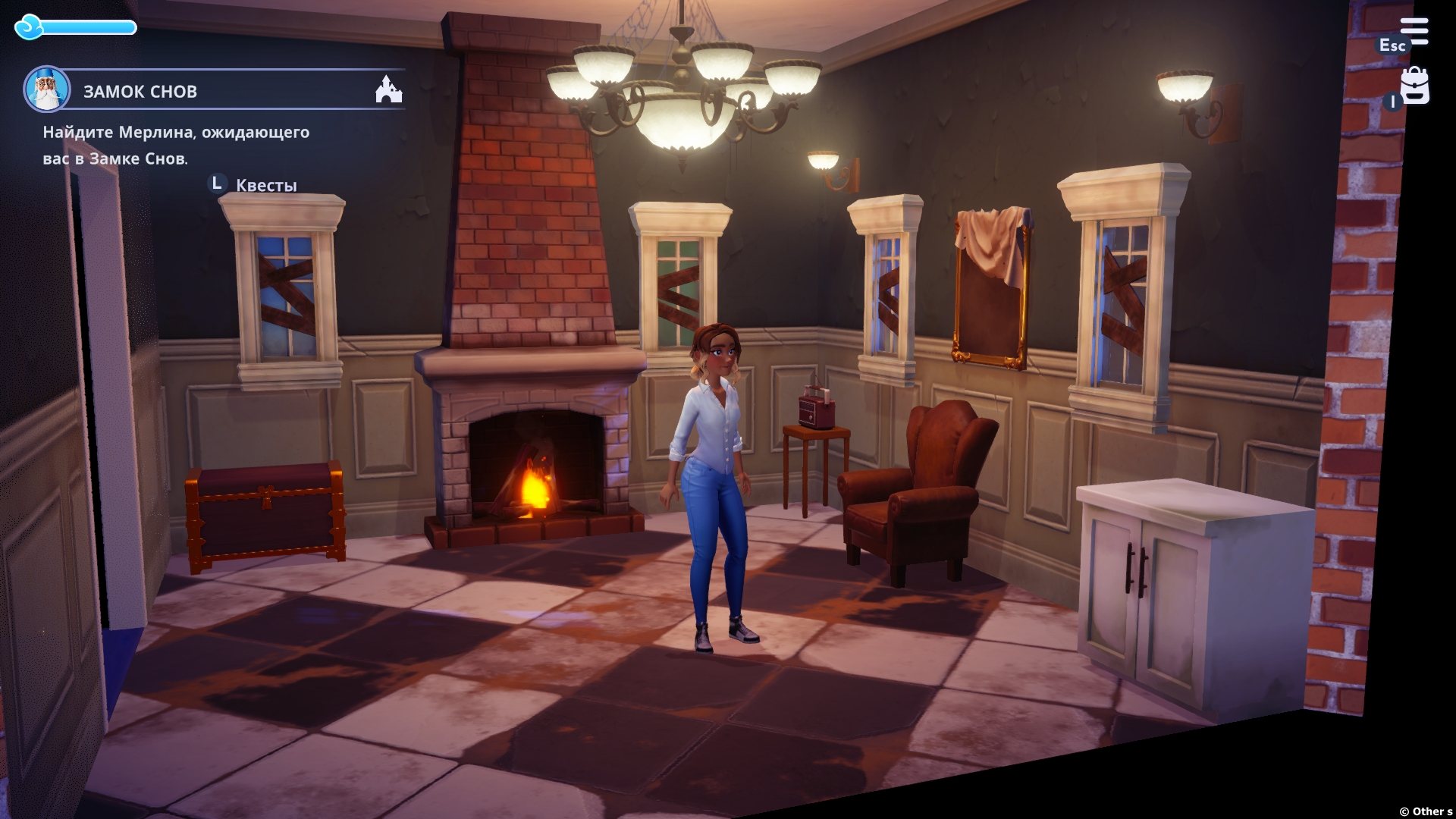Click Merlin's portrait in the quest tracker
Image resolution: width=1456 pixels, height=819 pixels.
[46, 89]
